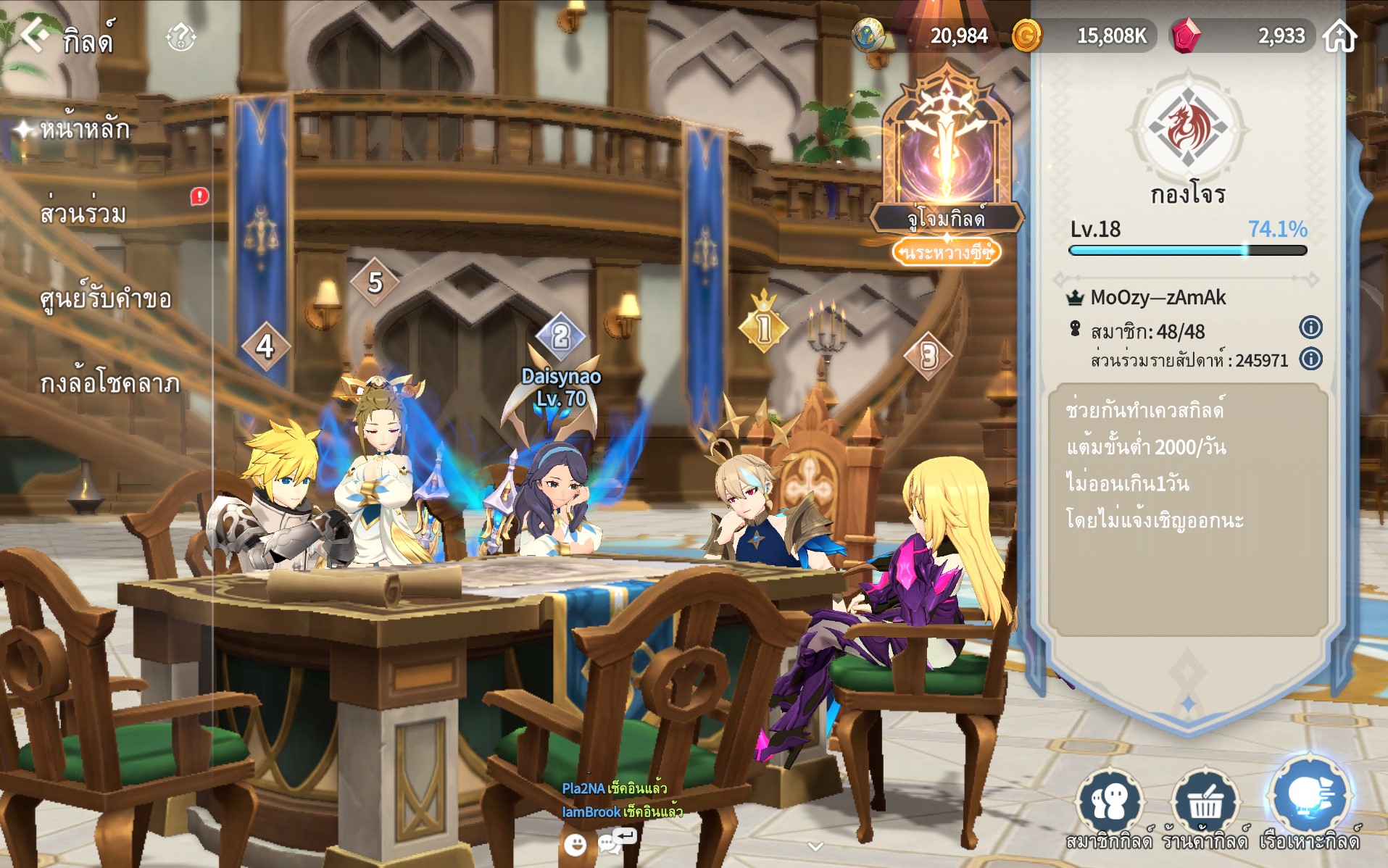Open the ศูนย์รับคำขอ request center

(x=106, y=299)
